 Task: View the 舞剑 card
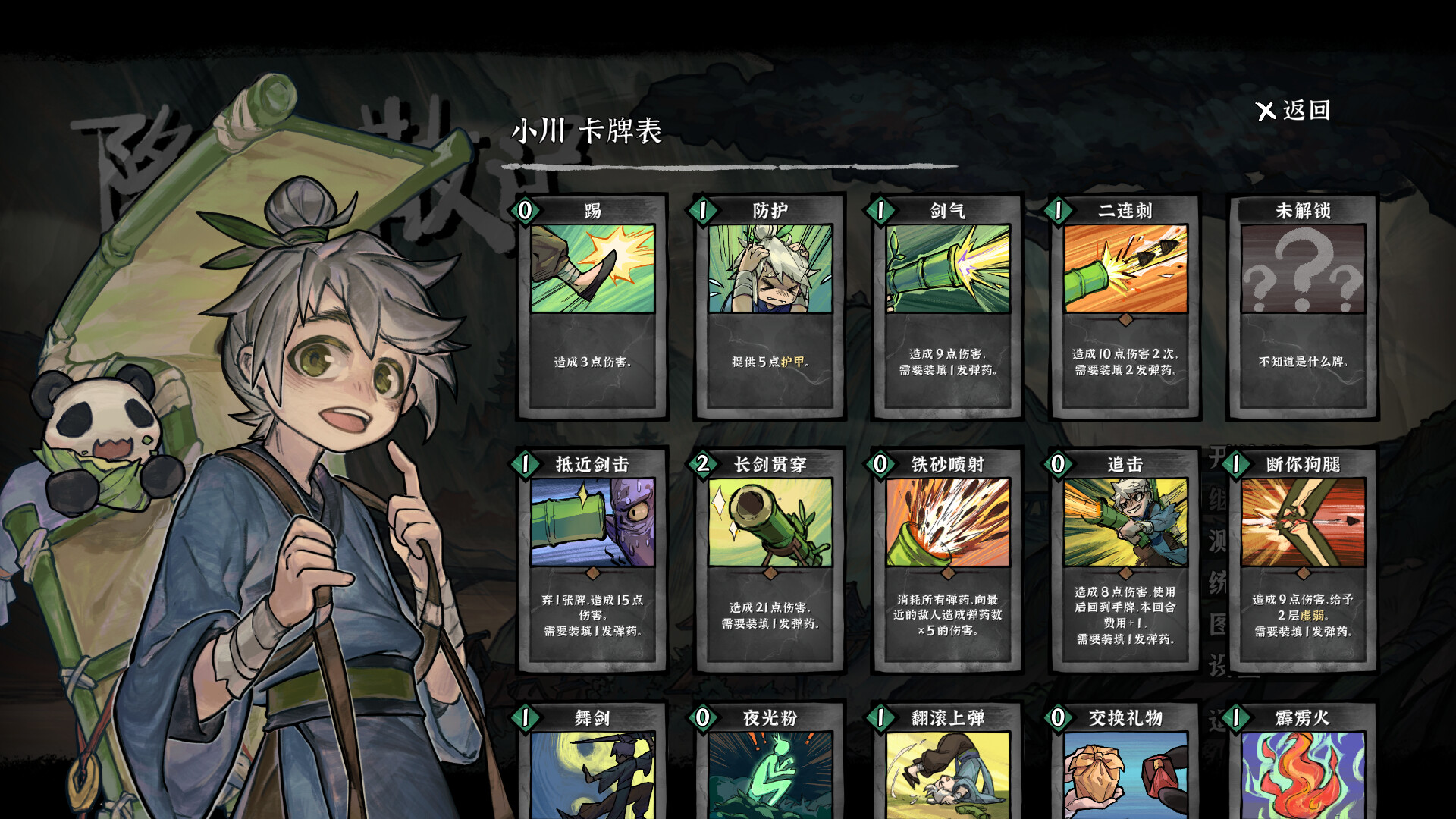point(592,766)
